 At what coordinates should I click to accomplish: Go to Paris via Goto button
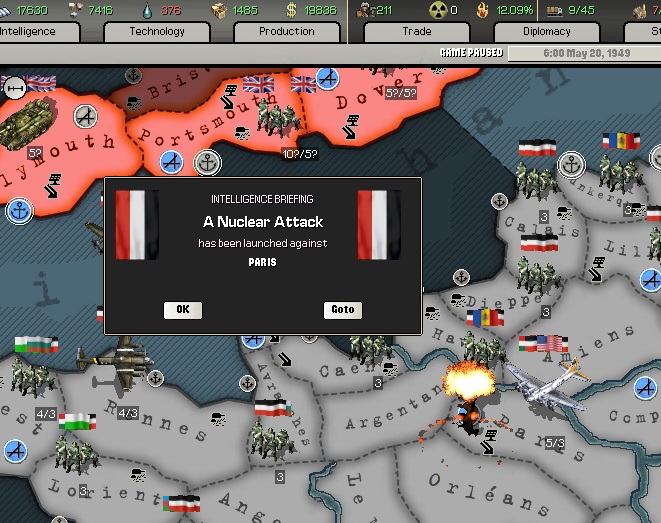tap(343, 310)
